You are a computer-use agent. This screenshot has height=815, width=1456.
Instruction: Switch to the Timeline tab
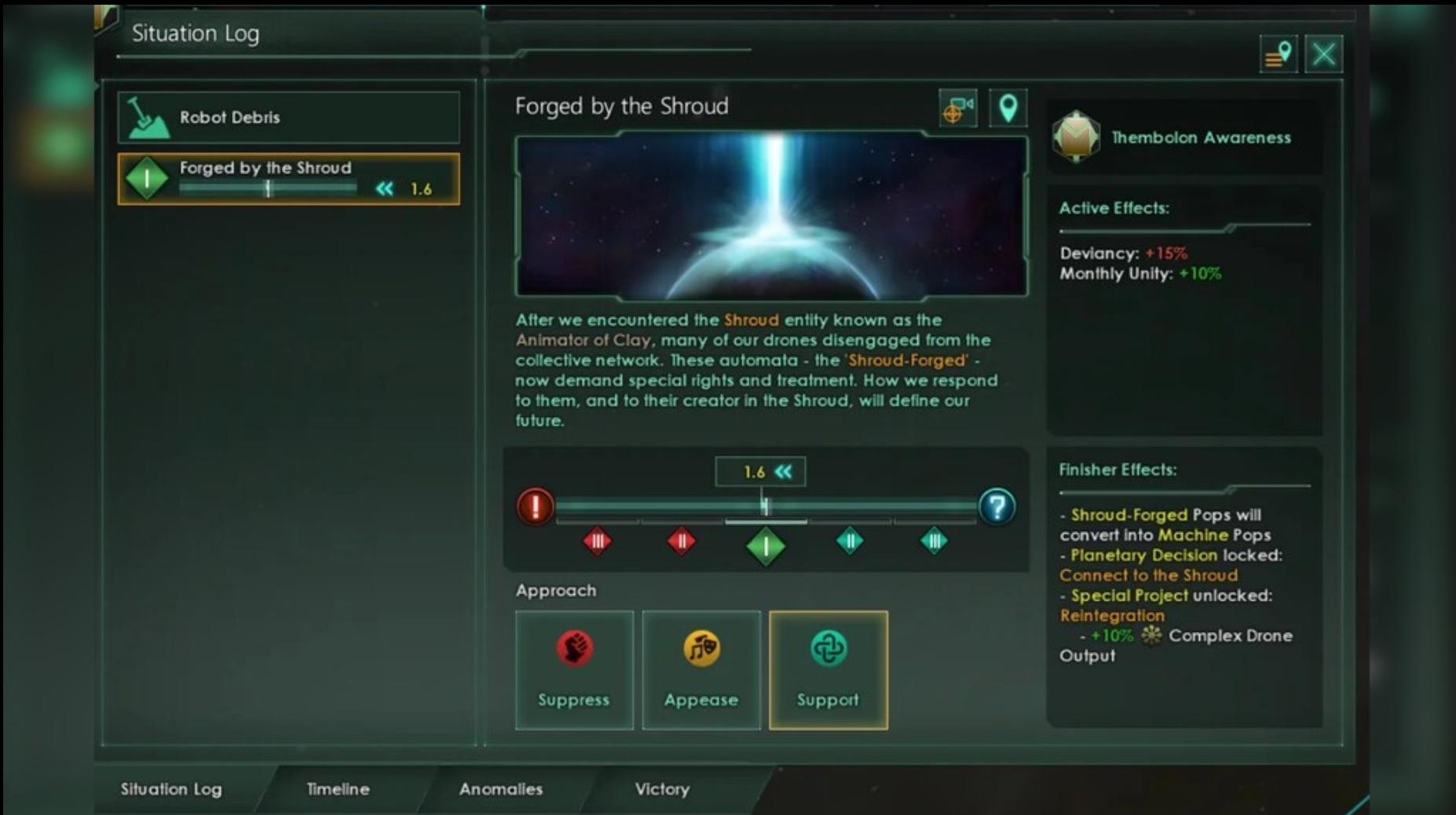pyautogui.click(x=337, y=789)
